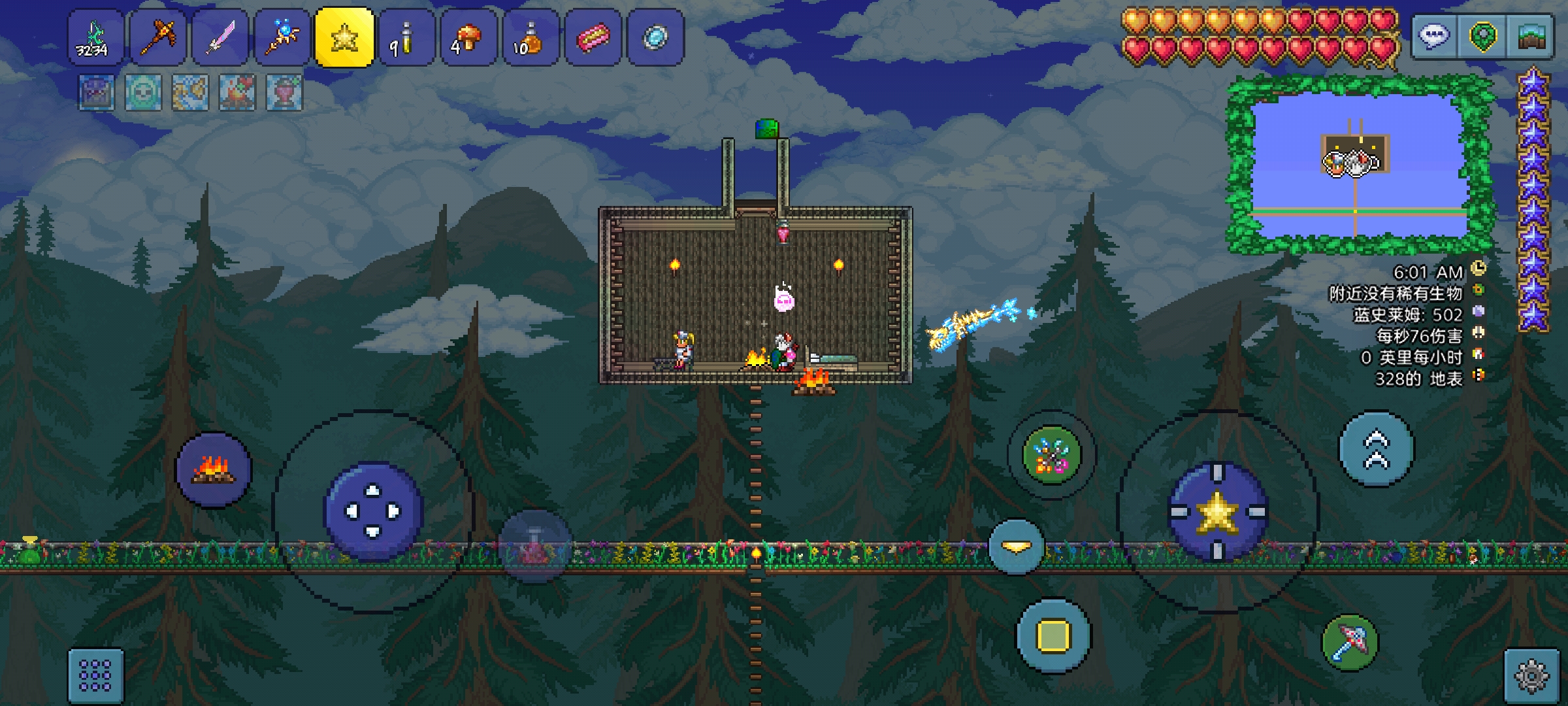Open the housing menu button
Viewport: 1568px width, 706px height.
click(1531, 37)
